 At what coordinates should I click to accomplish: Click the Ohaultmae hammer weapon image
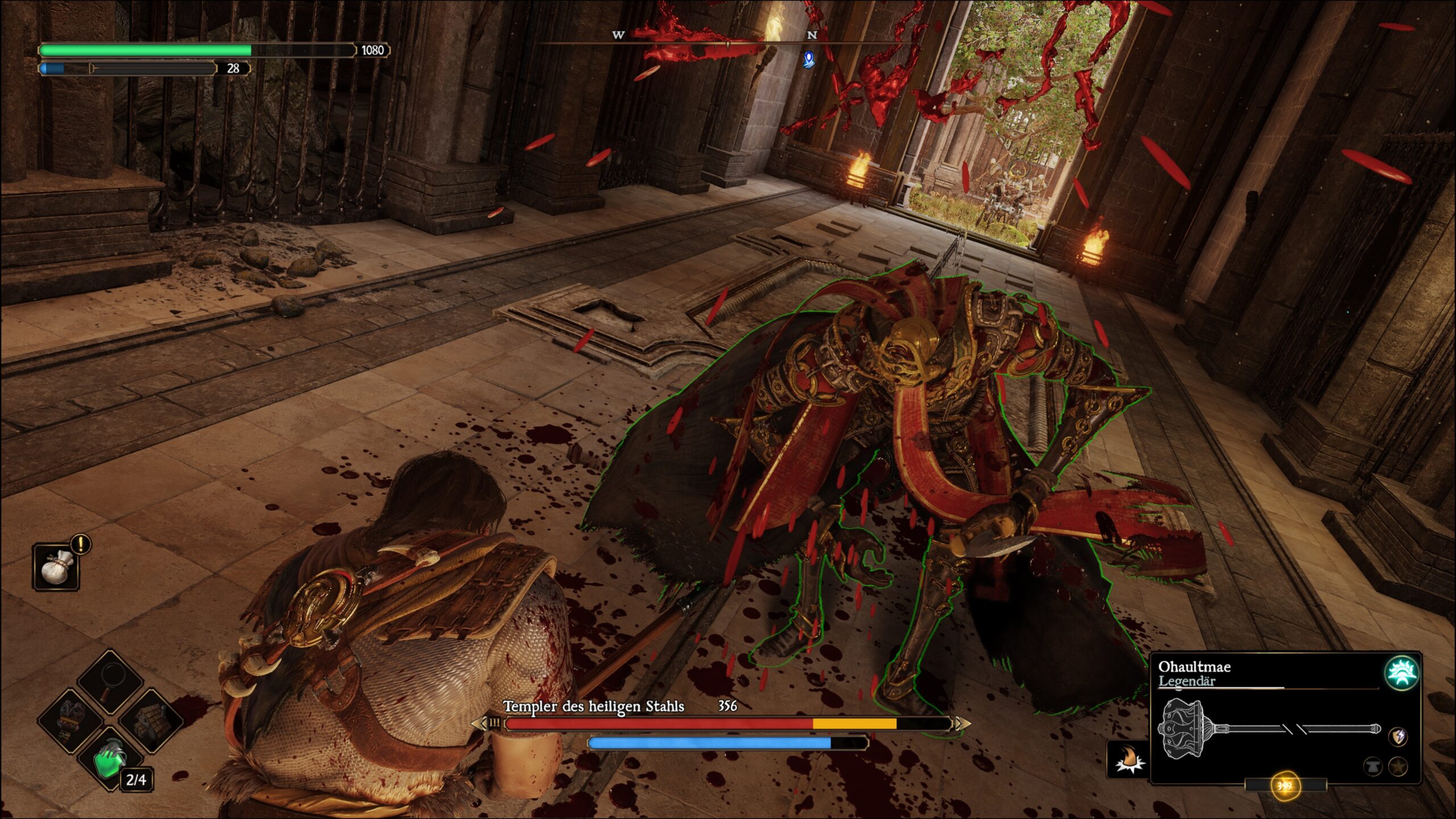(x=1269, y=729)
